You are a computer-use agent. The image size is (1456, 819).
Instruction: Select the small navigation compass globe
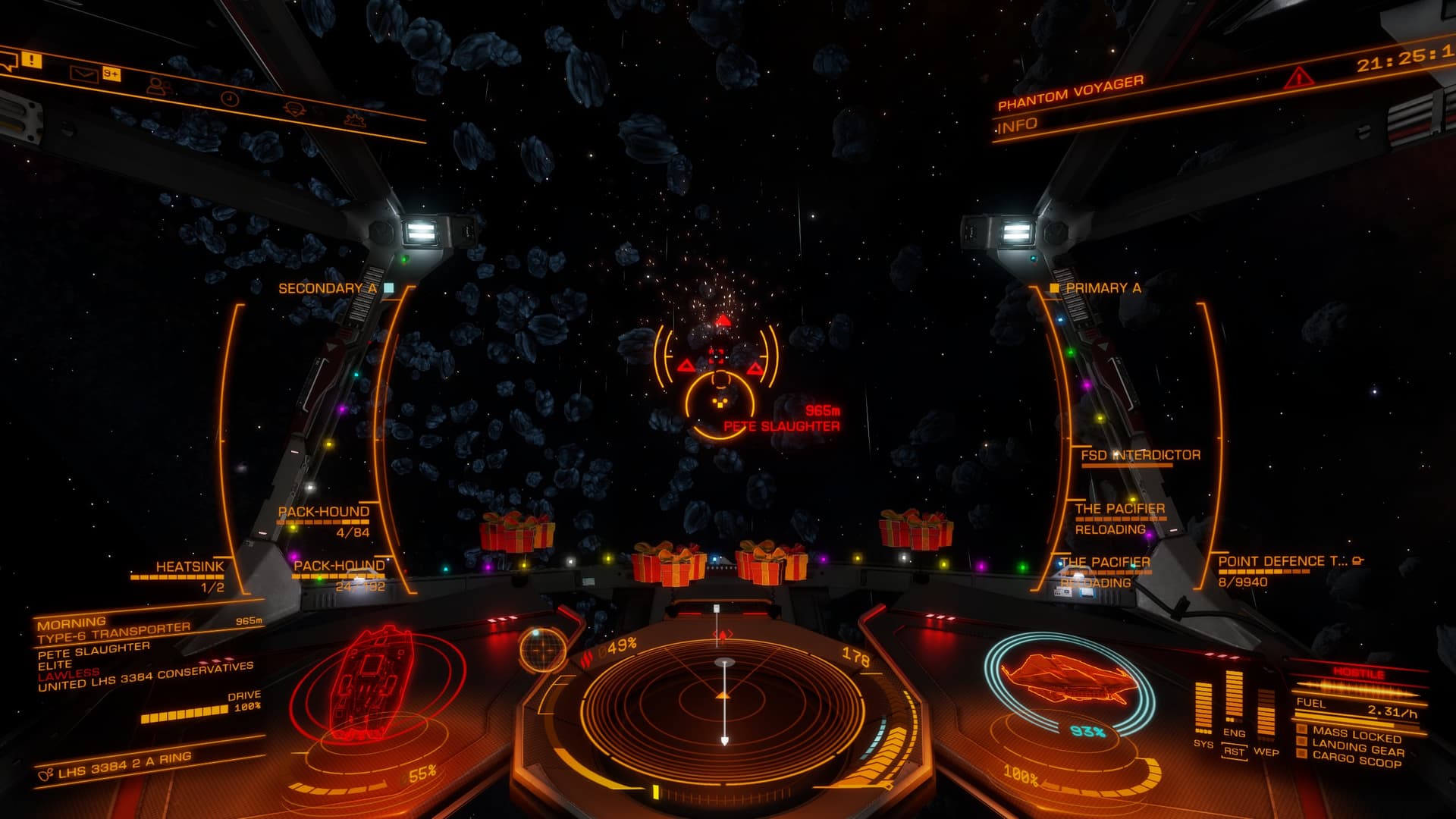(543, 649)
